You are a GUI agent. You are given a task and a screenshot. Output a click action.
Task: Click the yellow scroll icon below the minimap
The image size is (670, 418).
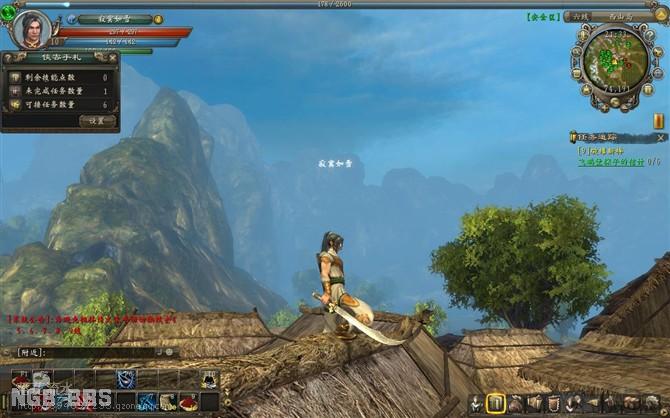pos(659,121)
